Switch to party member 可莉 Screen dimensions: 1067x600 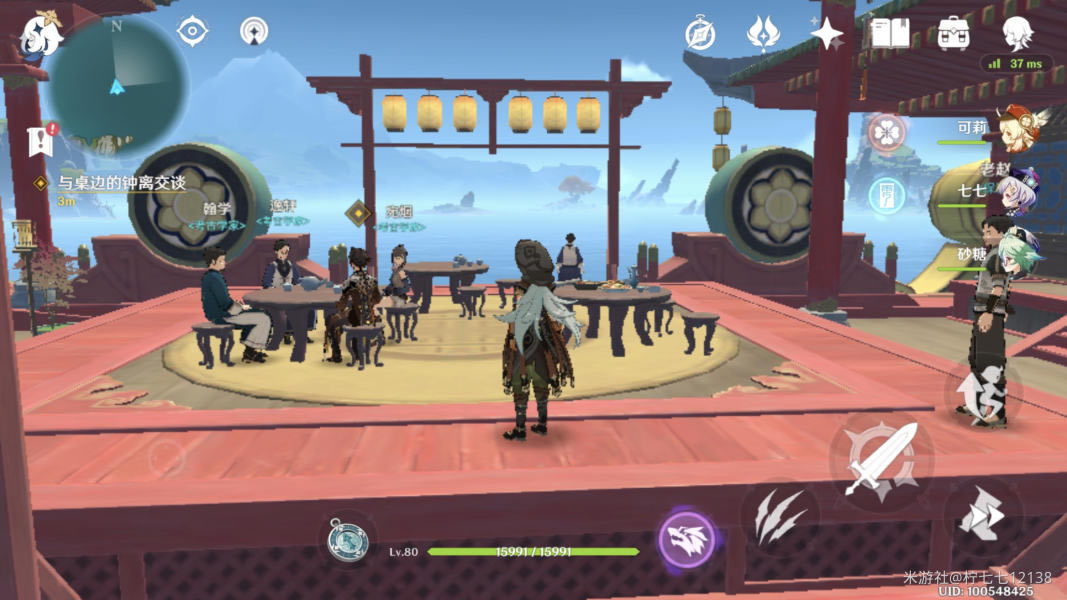click(x=1015, y=128)
